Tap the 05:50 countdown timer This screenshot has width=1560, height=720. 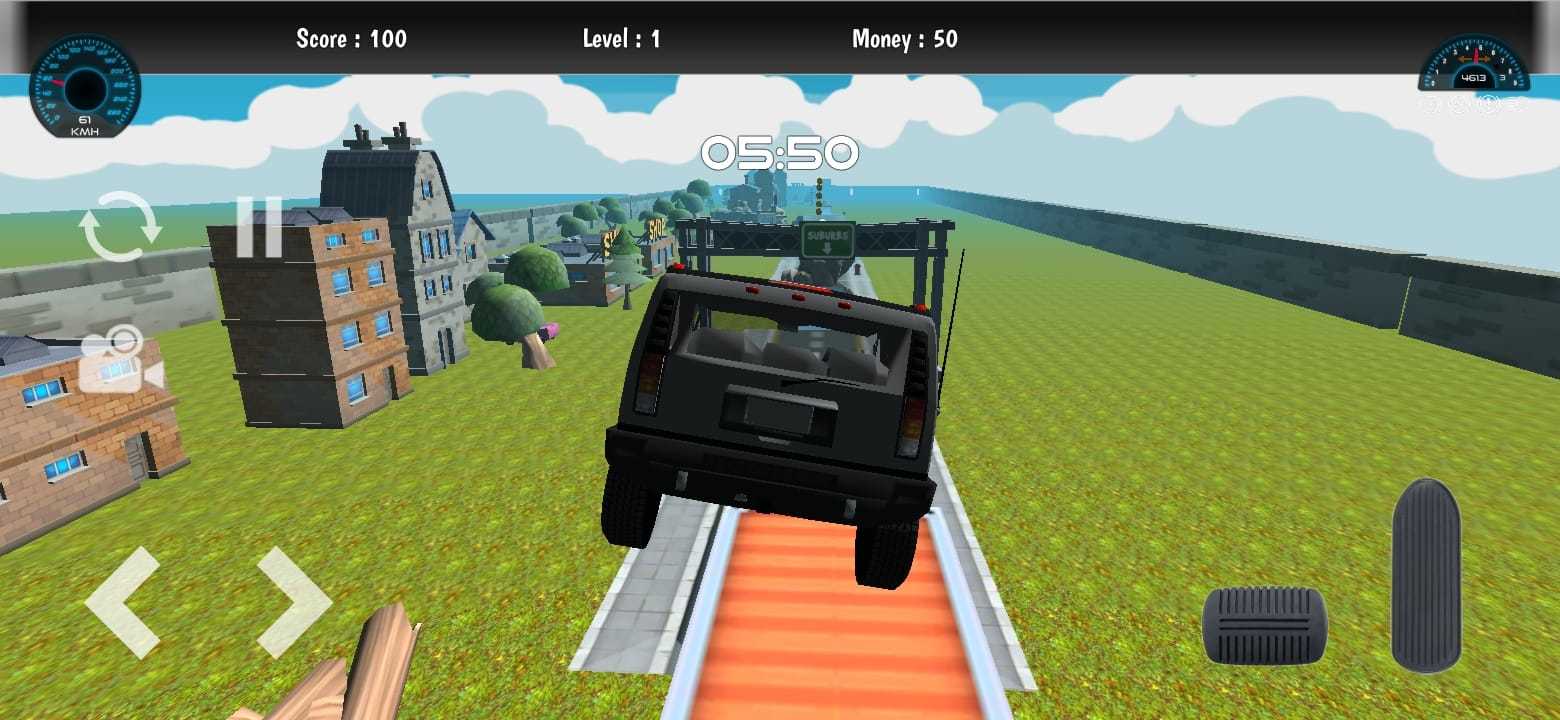[780, 153]
